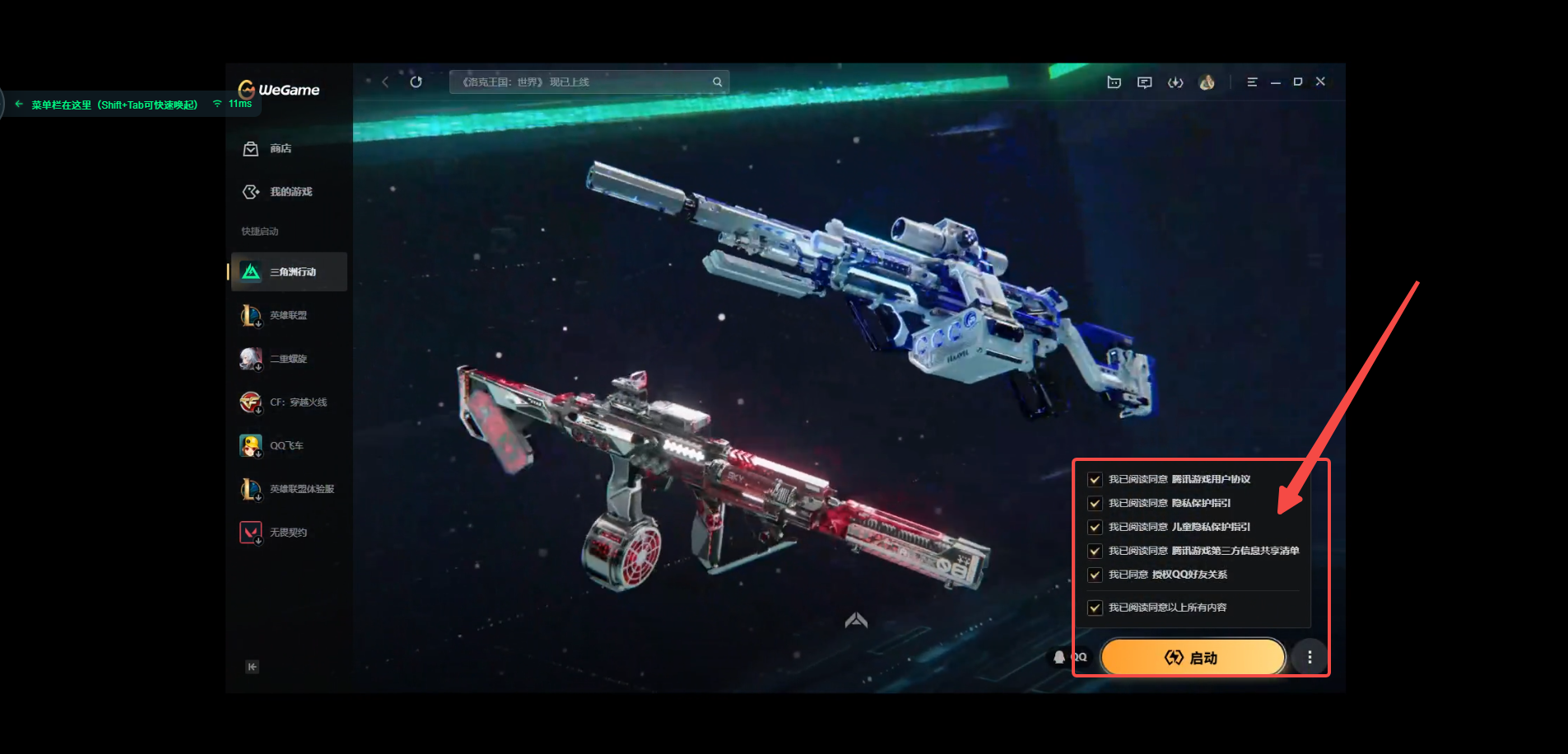Toggle the 授权QQ好友关系 checkbox

[1095, 575]
